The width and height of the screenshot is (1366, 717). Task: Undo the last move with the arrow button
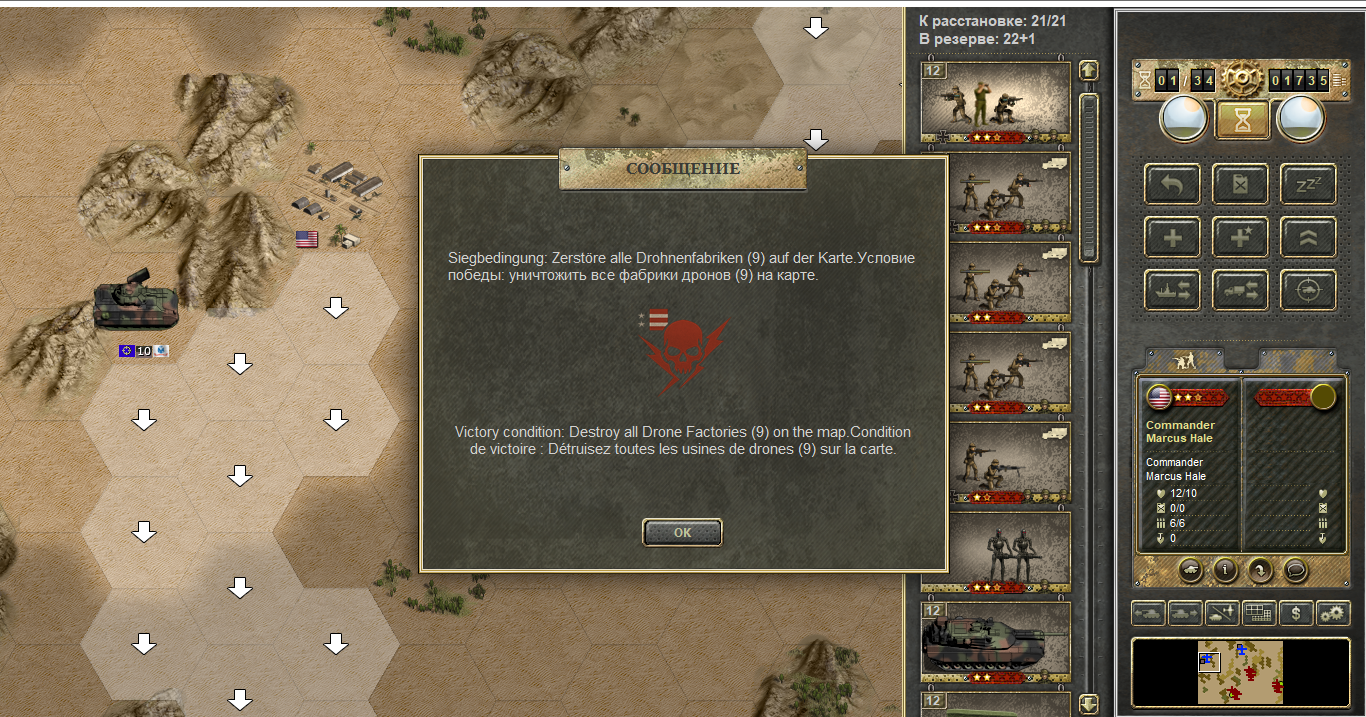click(x=1172, y=186)
